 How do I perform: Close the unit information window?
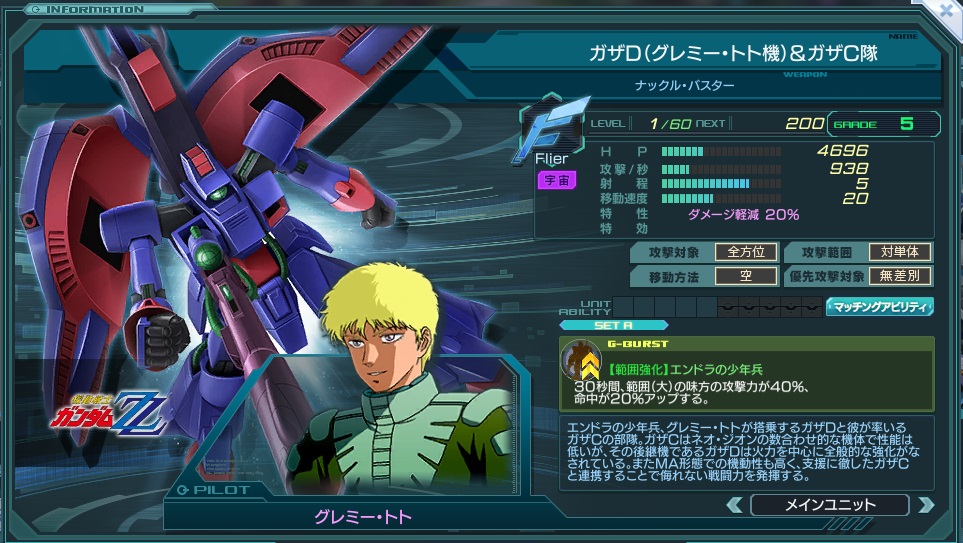[947, 10]
